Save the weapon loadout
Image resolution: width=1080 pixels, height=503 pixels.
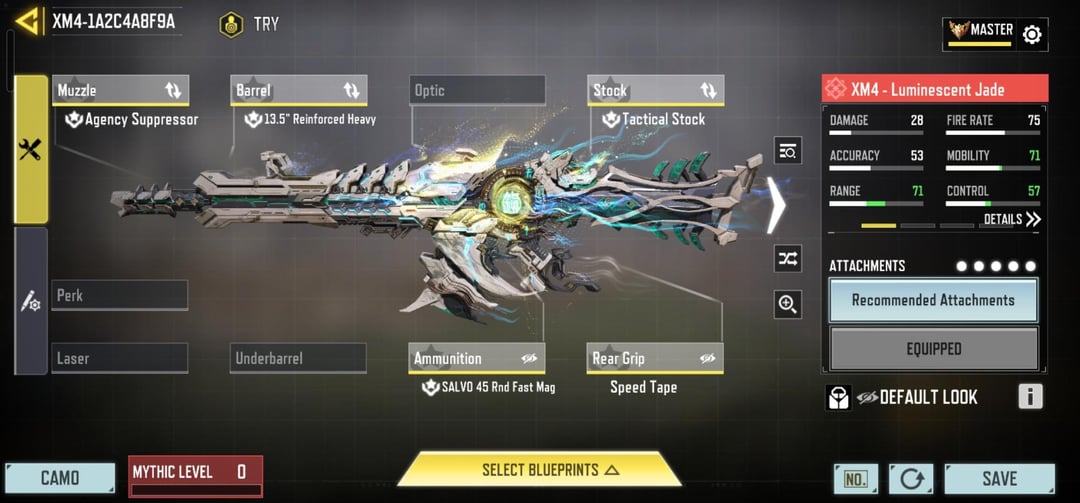tap(999, 478)
